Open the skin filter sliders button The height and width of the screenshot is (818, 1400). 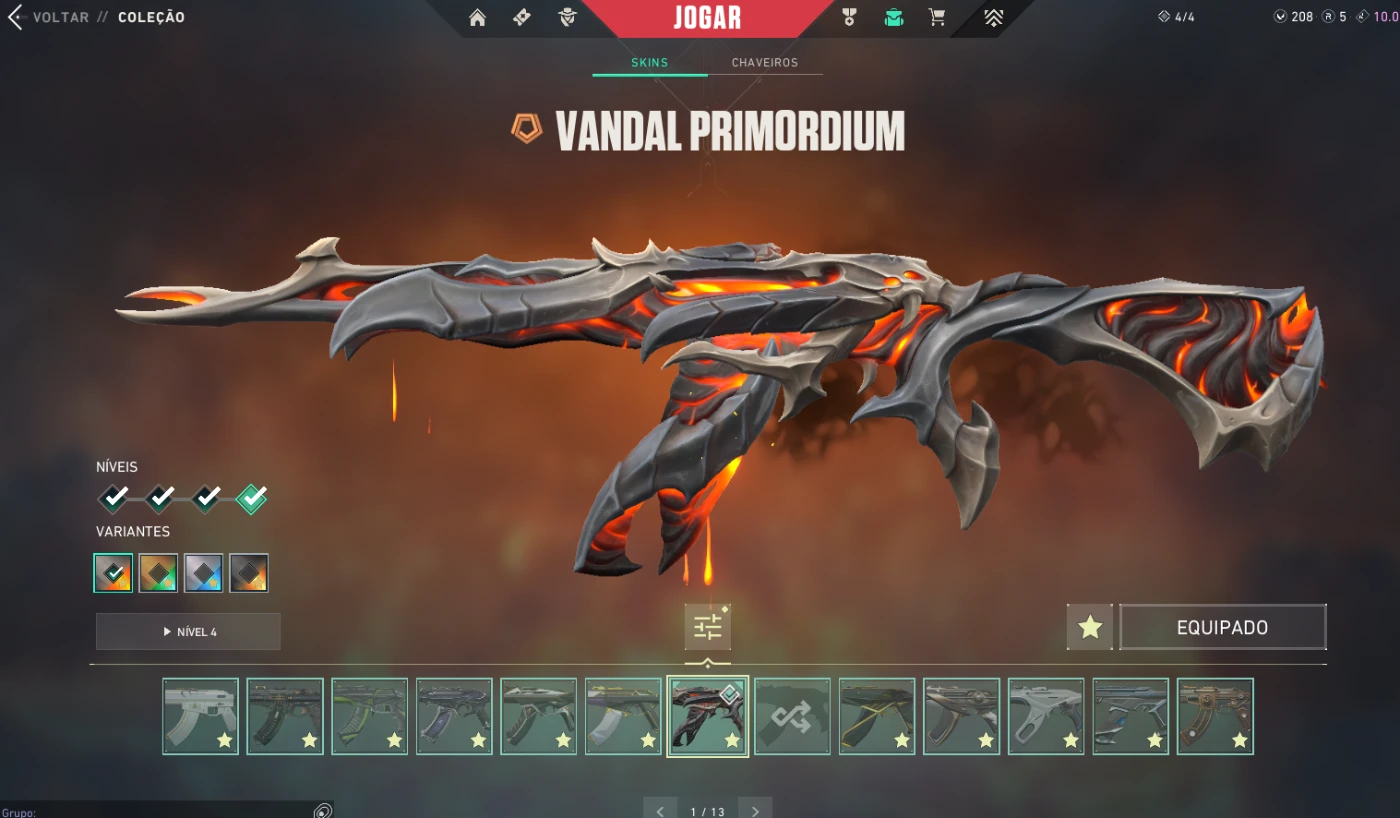[x=707, y=628]
